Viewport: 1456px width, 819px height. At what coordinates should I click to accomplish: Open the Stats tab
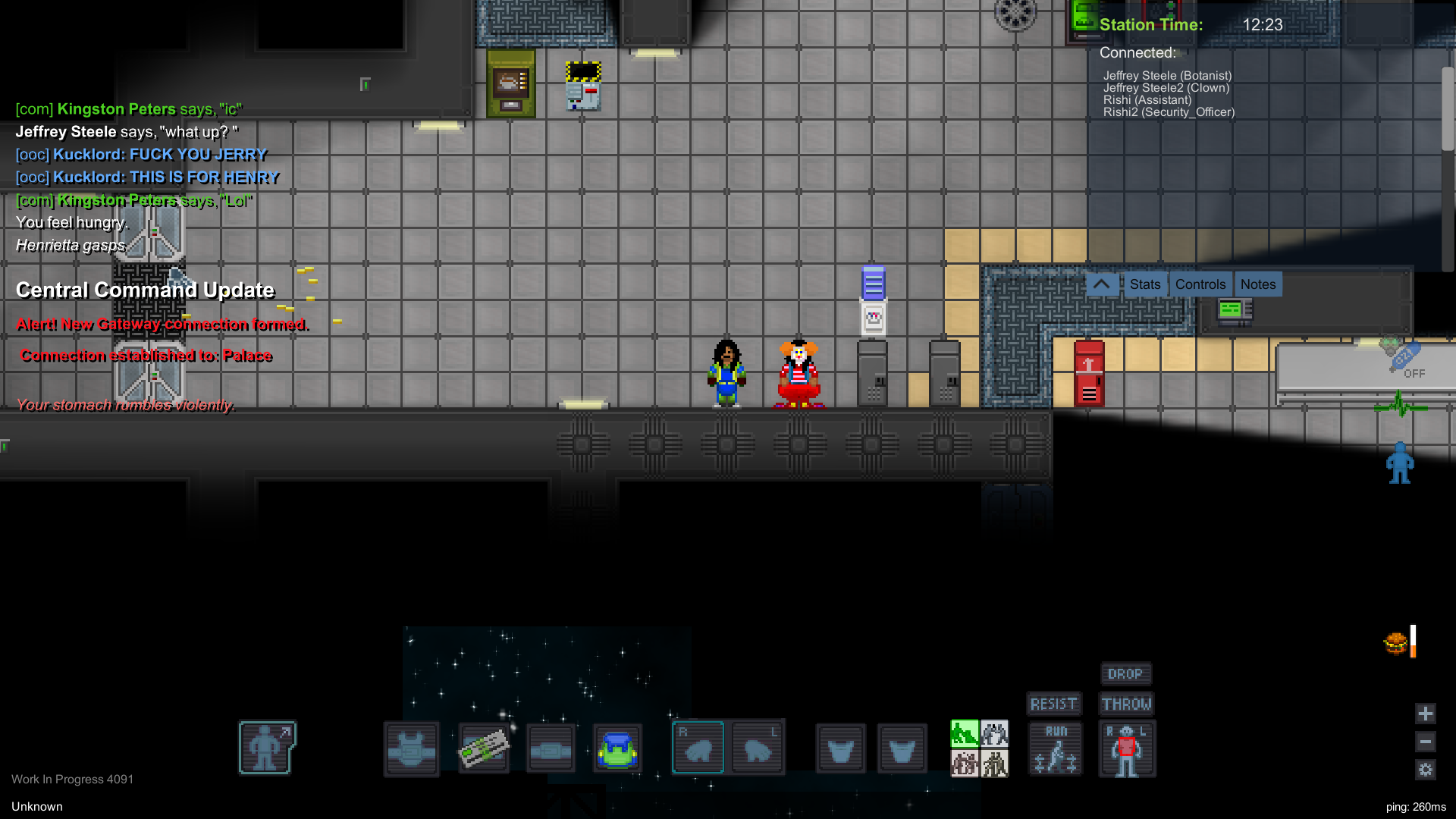[1144, 284]
